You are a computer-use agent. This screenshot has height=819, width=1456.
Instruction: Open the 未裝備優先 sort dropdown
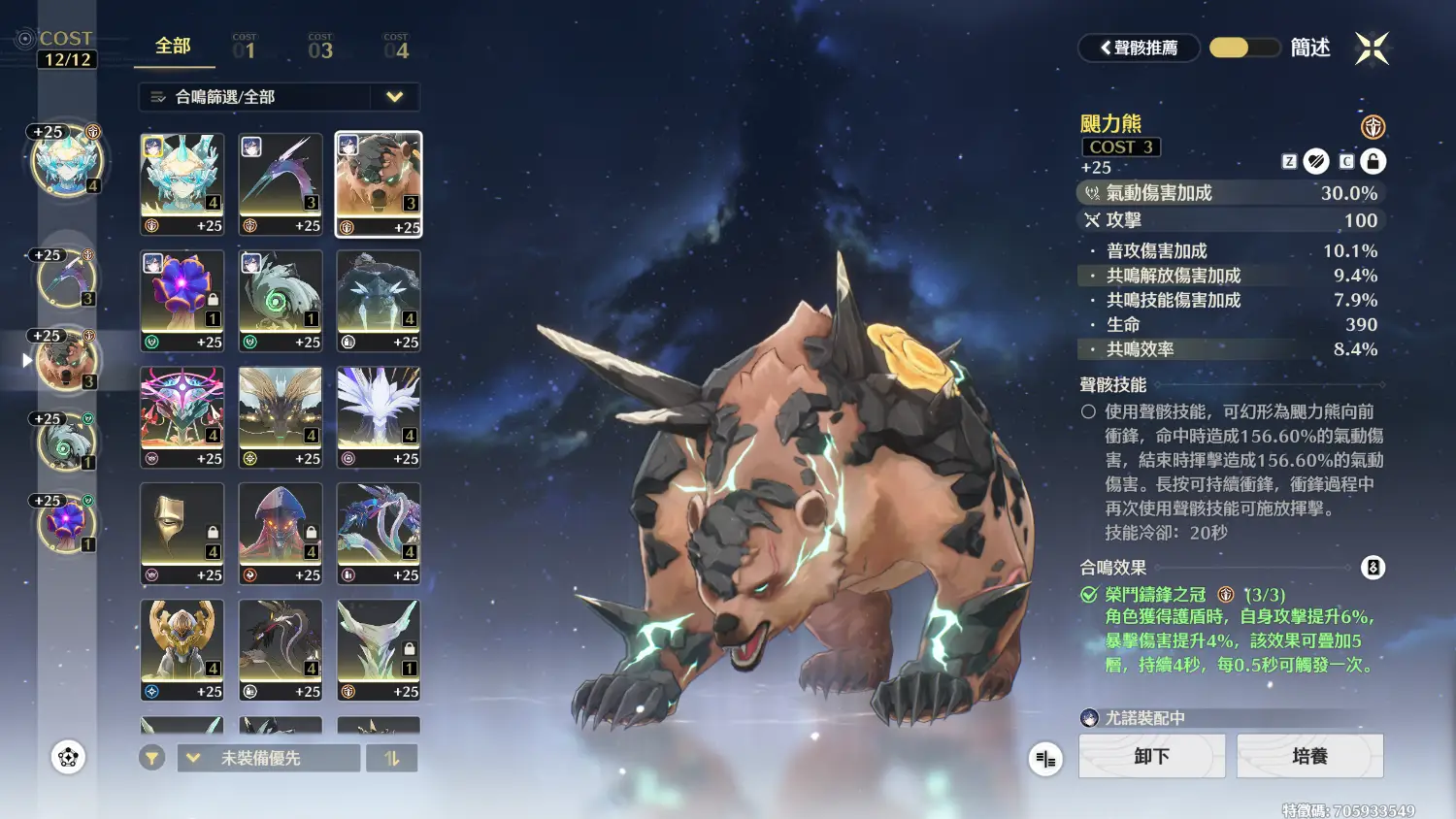[268, 758]
